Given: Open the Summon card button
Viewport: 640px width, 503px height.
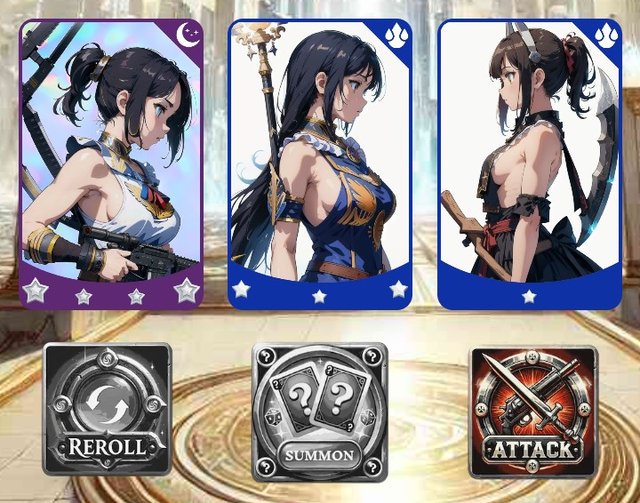Looking at the screenshot, I should click(319, 412).
